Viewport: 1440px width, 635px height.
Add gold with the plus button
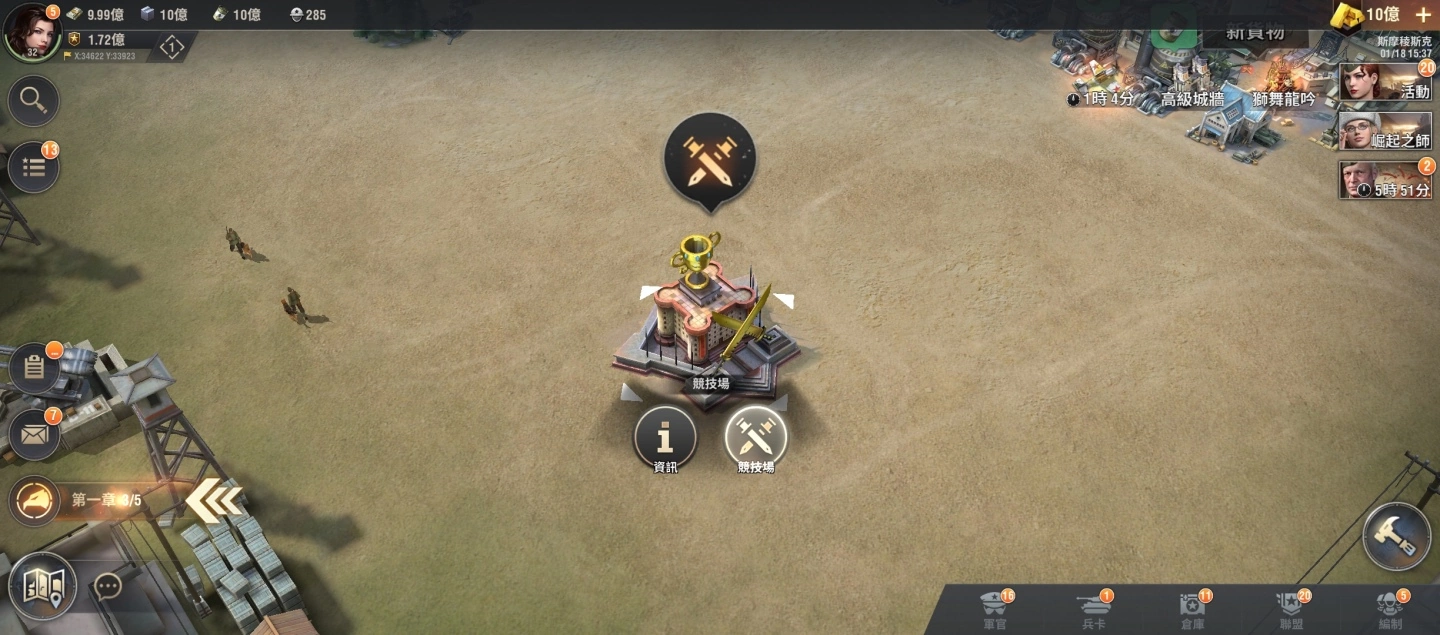[1423, 15]
